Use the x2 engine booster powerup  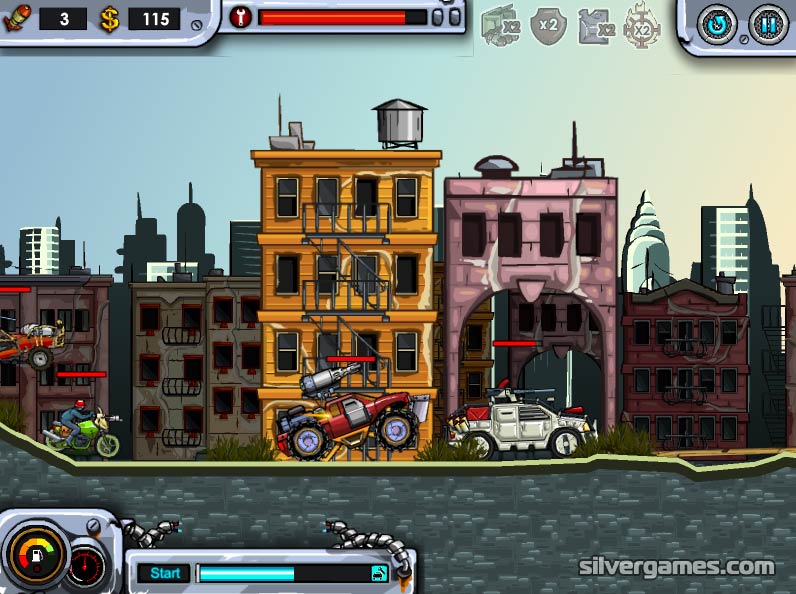pyautogui.click(x=500, y=25)
